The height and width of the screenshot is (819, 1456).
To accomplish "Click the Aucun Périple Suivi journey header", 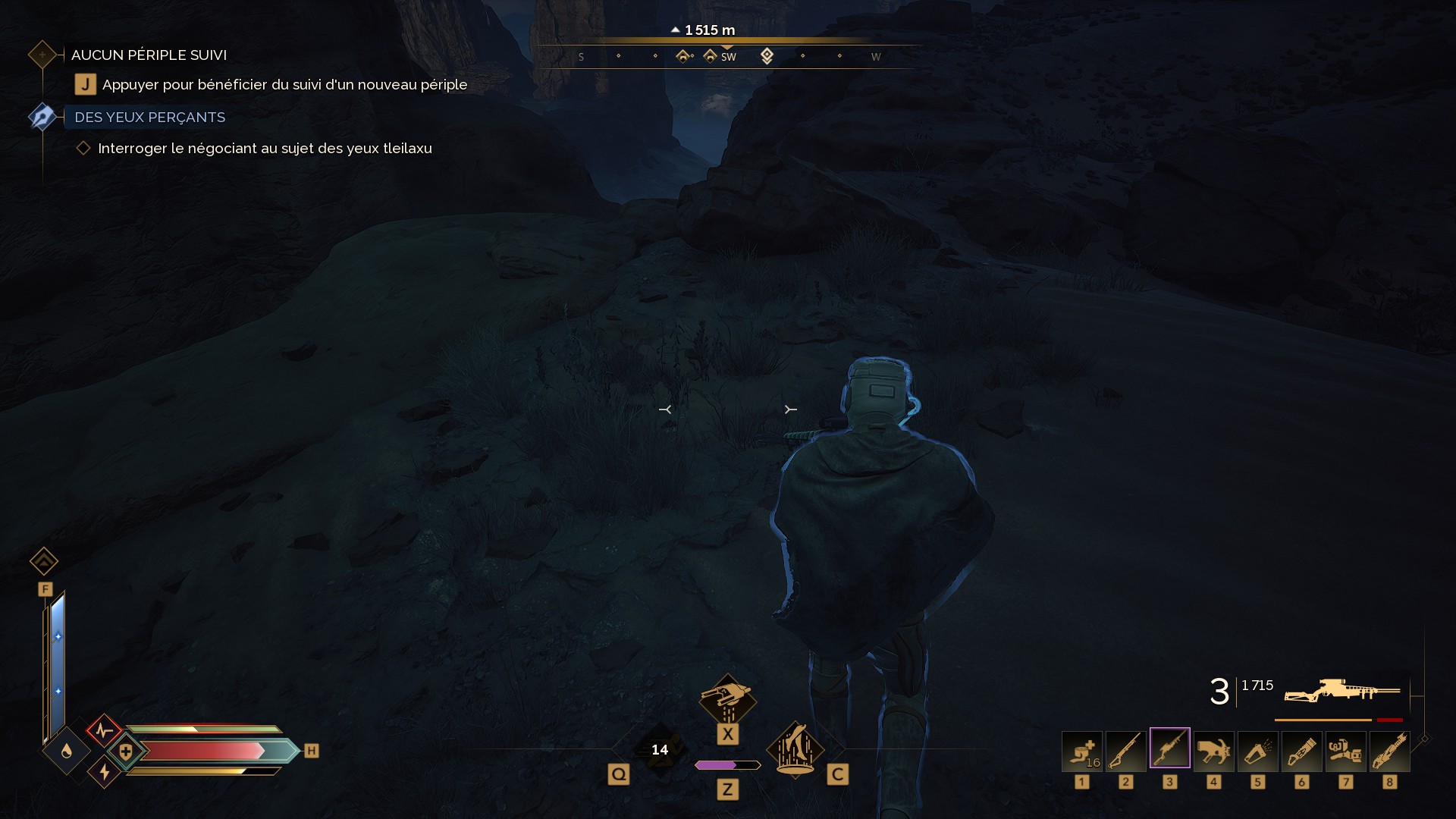I will pos(149,55).
